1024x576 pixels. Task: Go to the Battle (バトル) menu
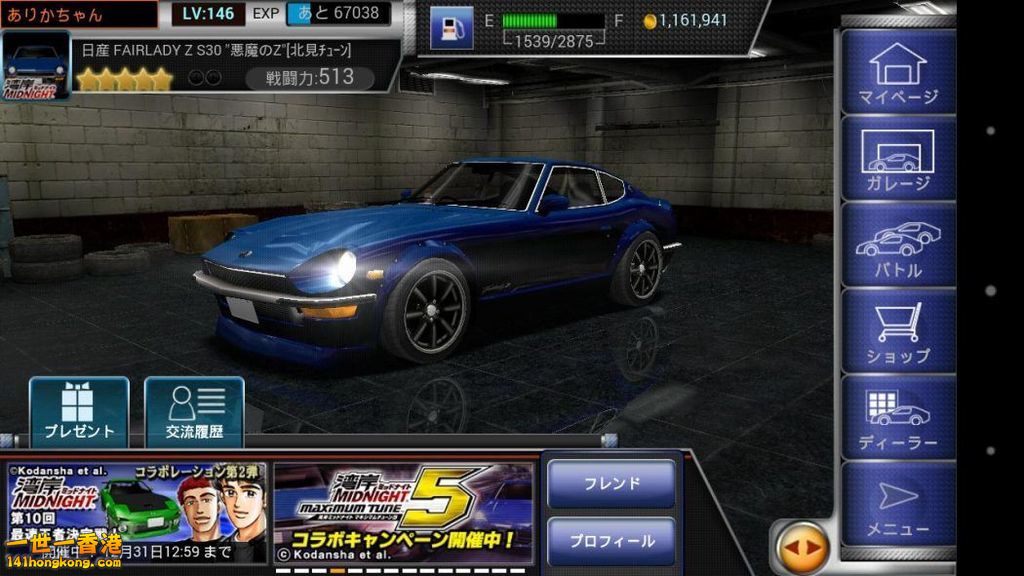(897, 244)
